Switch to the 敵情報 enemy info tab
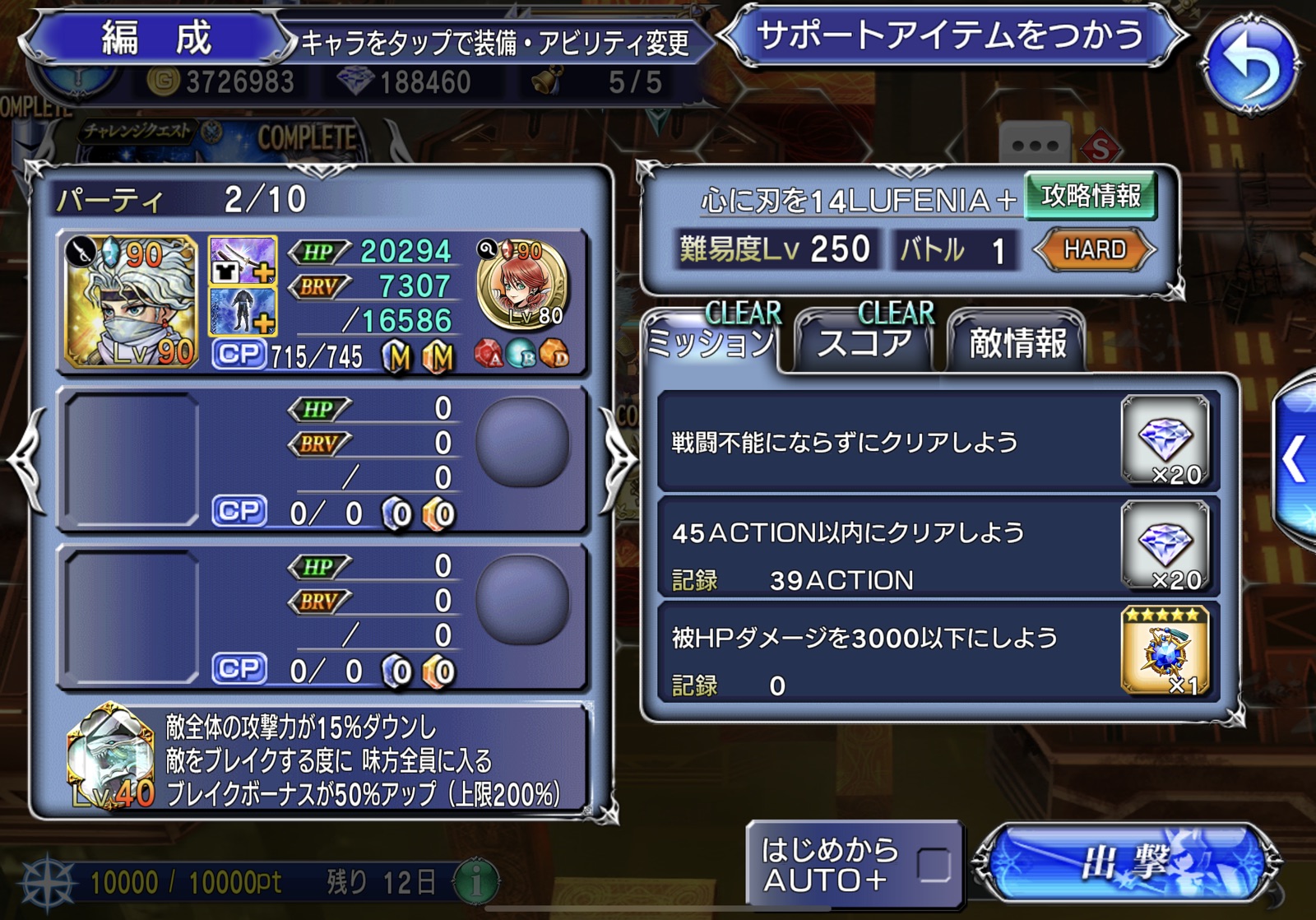 coord(1017,342)
